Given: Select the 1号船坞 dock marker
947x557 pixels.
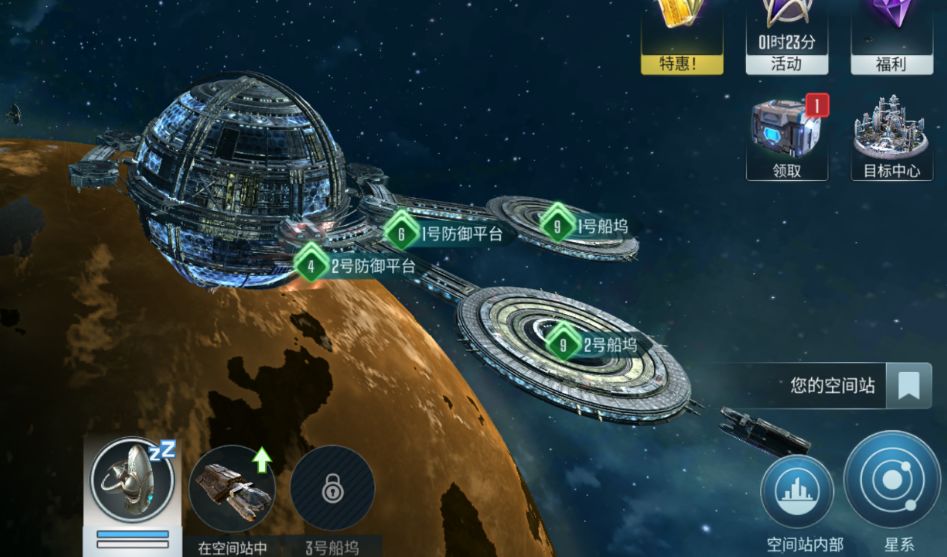Looking at the screenshot, I should click(585, 226).
